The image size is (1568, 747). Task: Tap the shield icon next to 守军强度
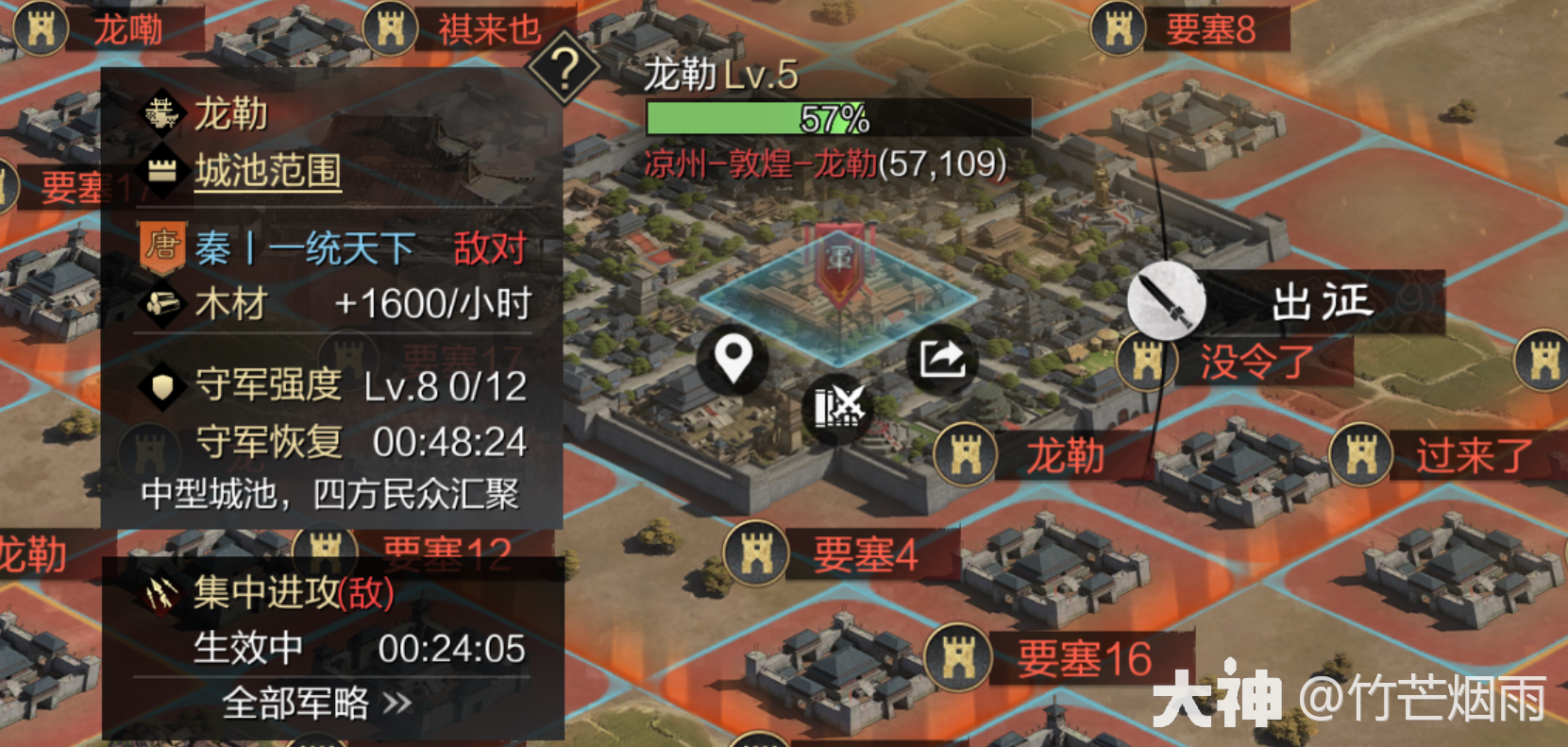click(161, 386)
